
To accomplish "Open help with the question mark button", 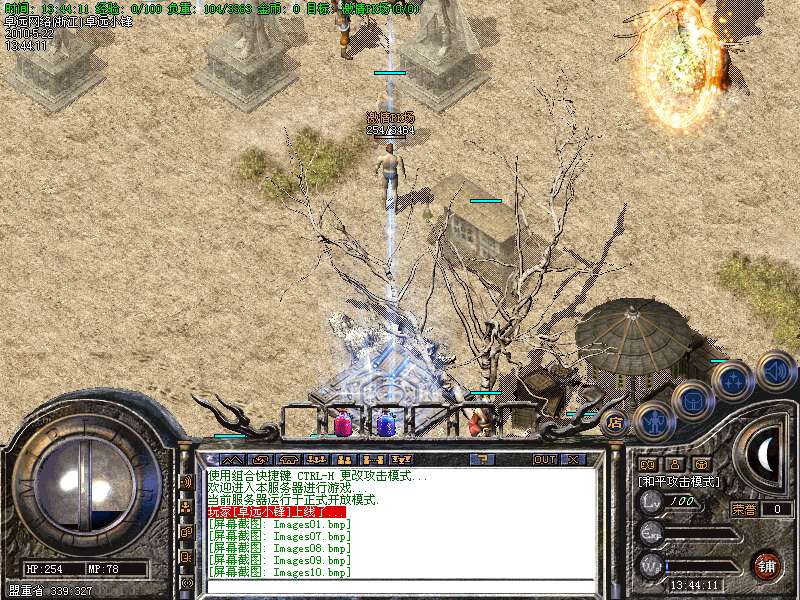I will coord(482,459).
